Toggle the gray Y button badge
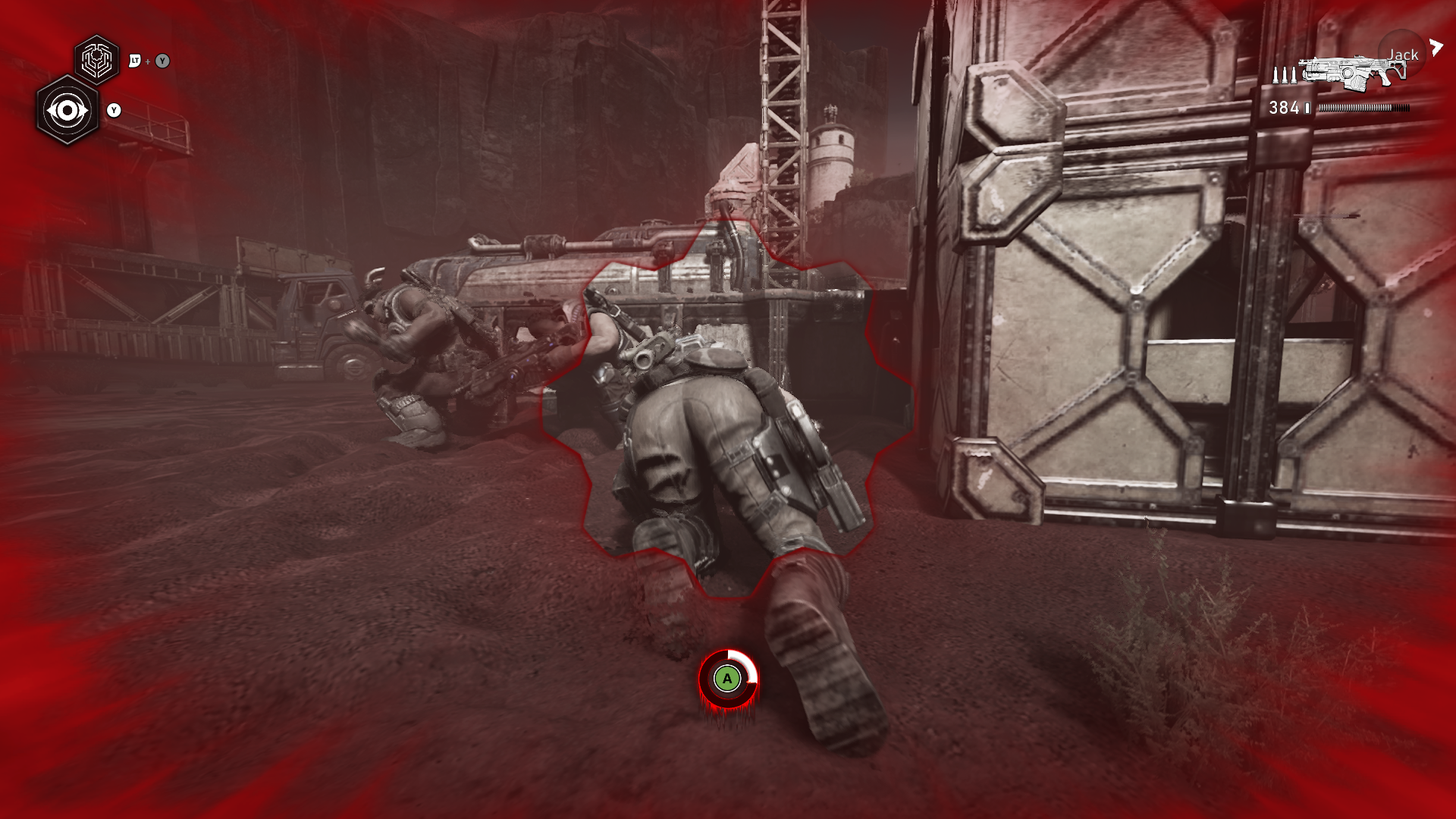Viewport: 1456px width, 819px height. click(x=162, y=61)
